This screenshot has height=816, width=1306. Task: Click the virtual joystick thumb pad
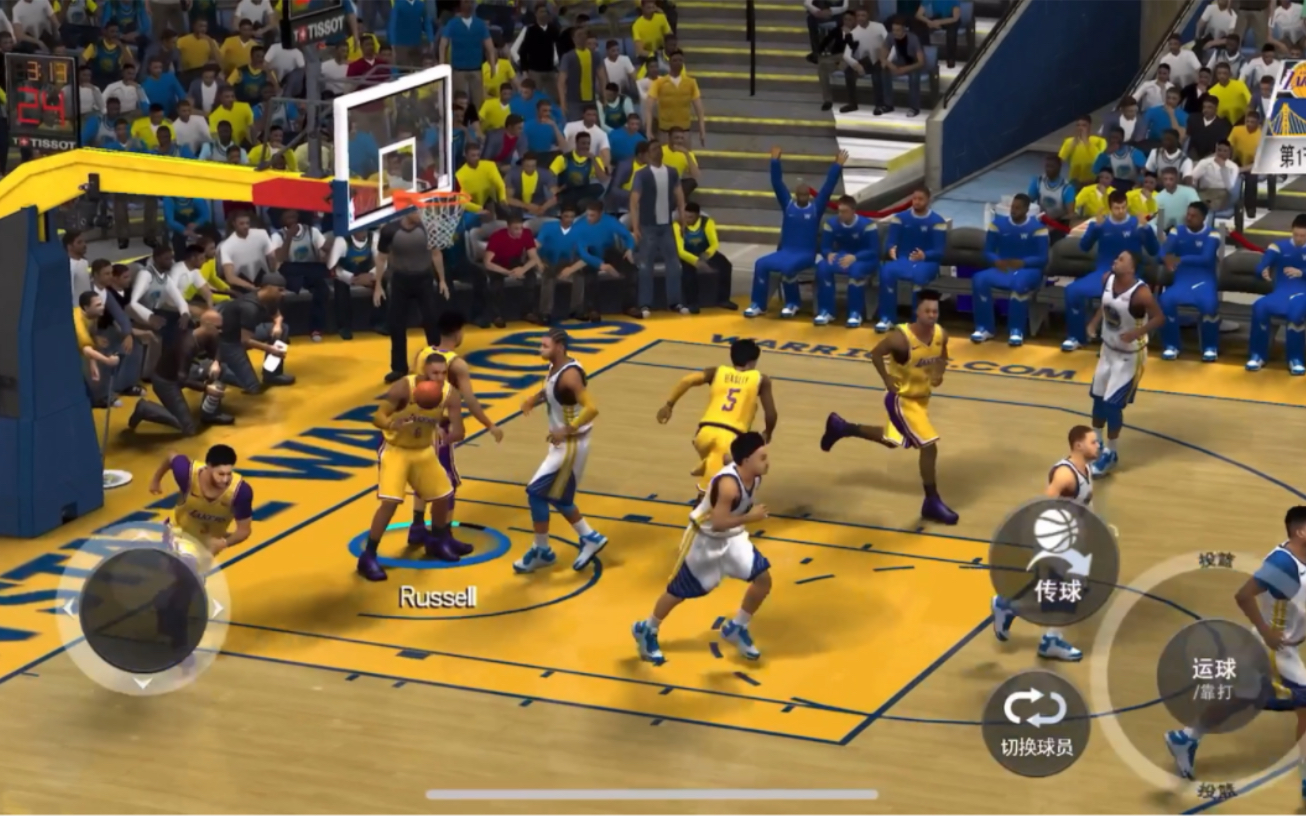(143, 610)
